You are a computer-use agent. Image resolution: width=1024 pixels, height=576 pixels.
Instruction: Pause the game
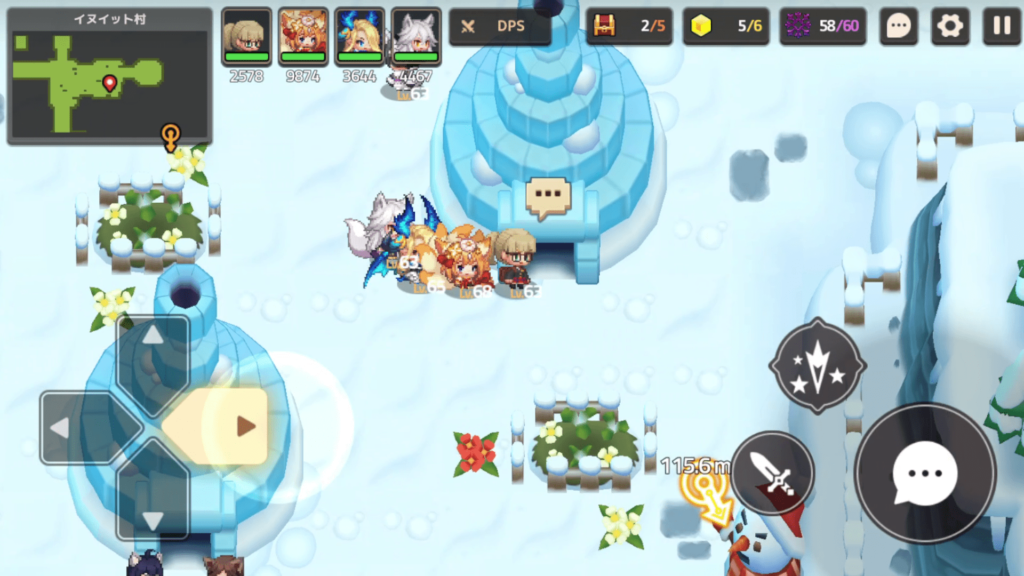click(1001, 27)
